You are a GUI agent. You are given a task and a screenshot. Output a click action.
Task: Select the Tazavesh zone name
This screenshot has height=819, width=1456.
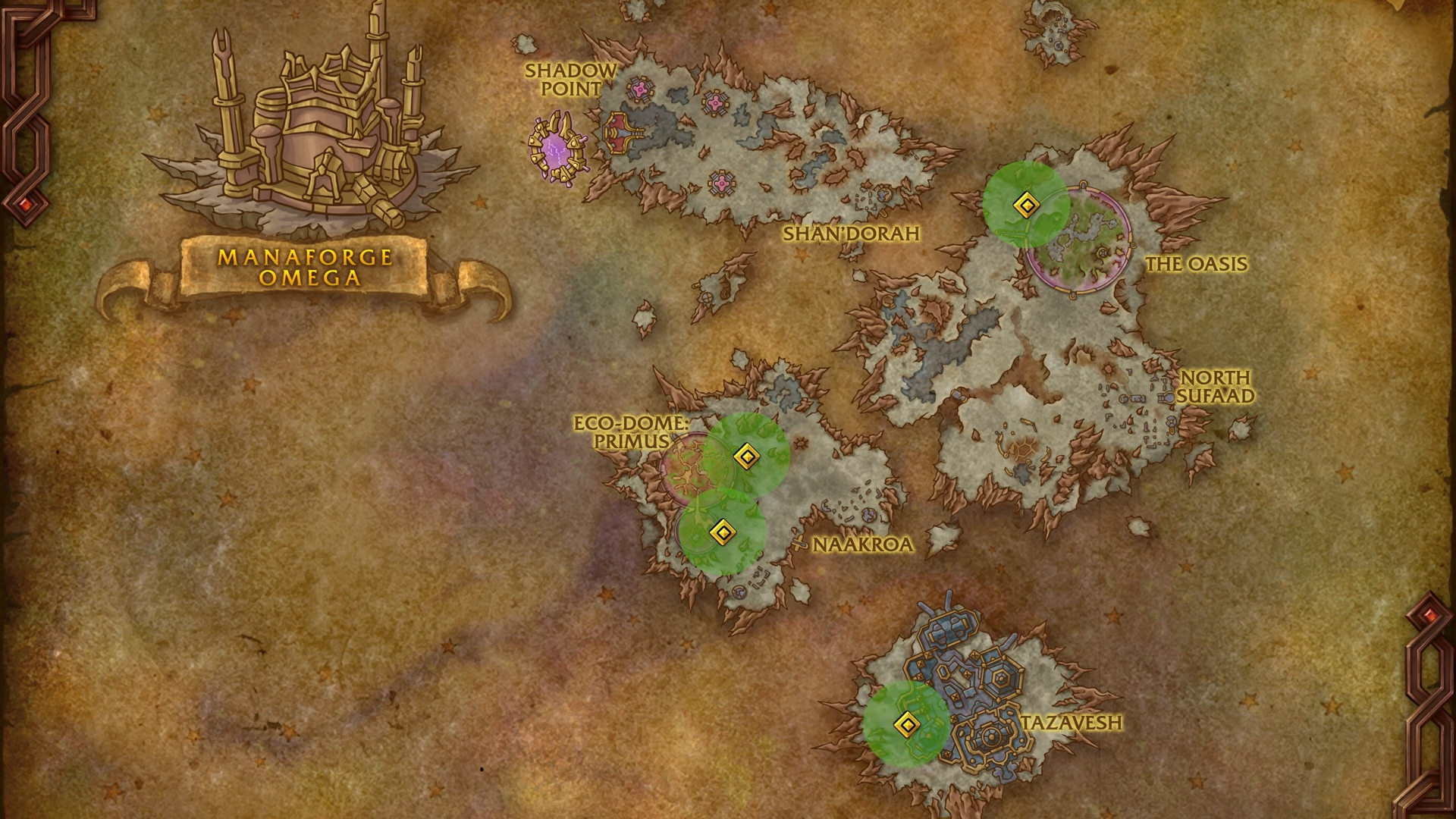coord(1072,723)
